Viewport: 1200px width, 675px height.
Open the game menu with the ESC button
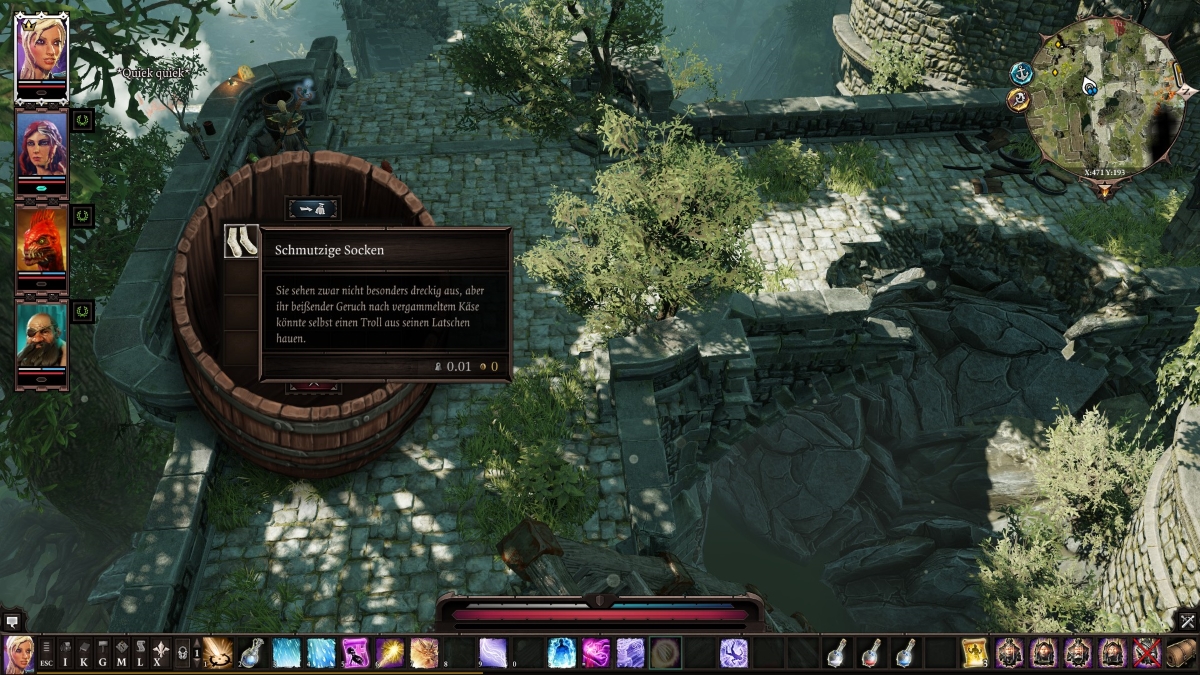click(x=47, y=653)
